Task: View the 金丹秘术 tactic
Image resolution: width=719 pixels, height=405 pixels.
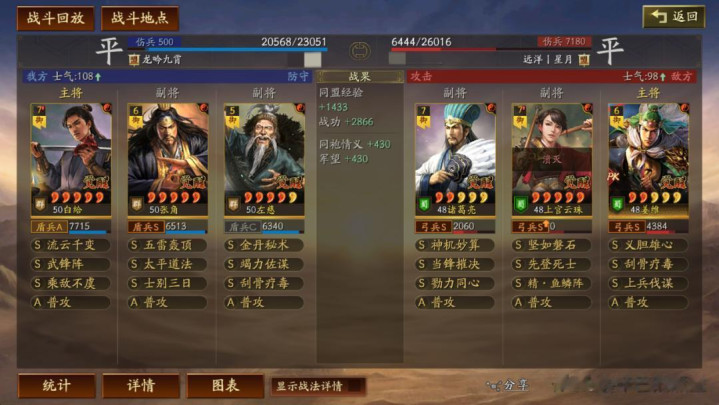Action: (x=264, y=245)
